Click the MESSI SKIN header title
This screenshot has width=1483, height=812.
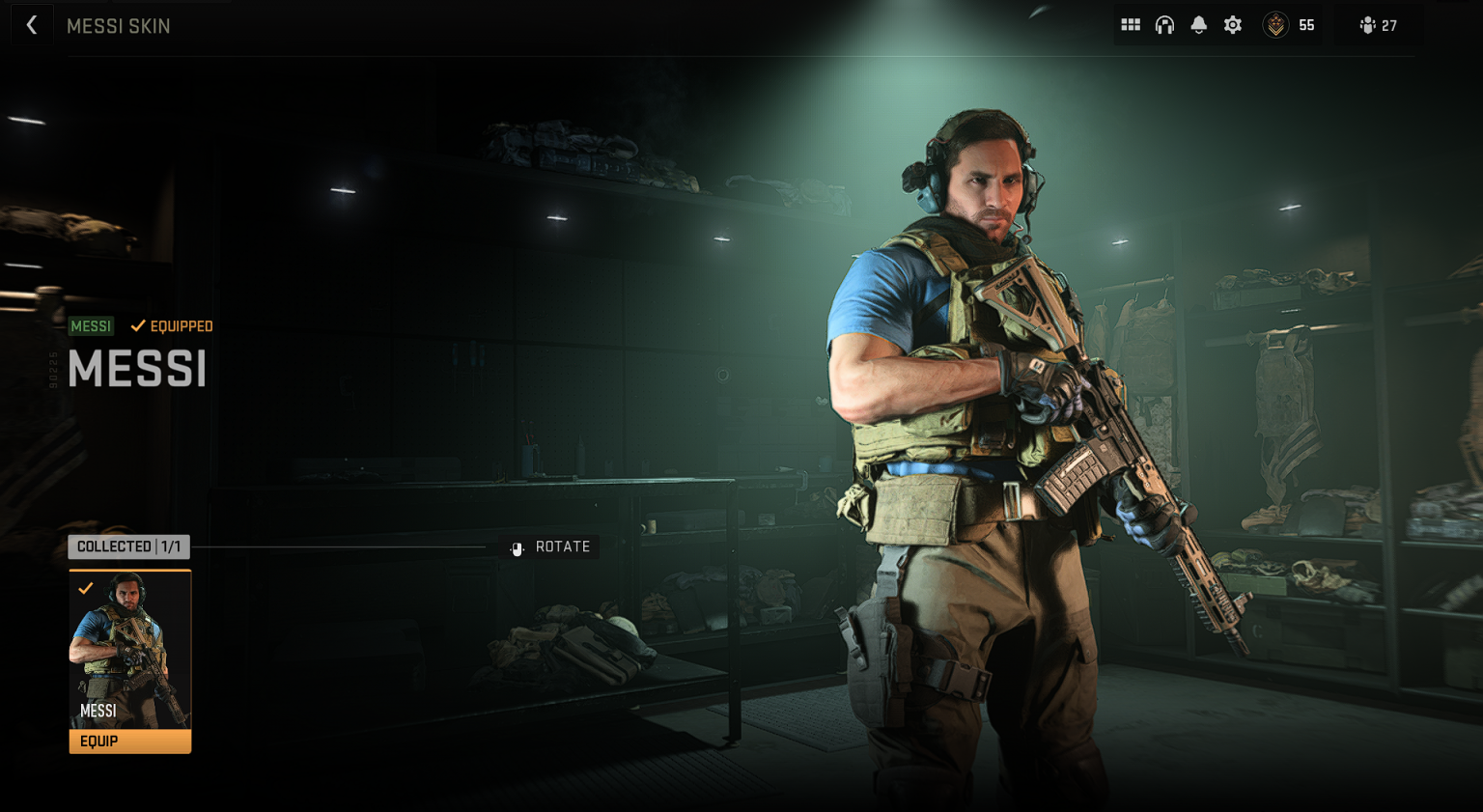point(119,26)
